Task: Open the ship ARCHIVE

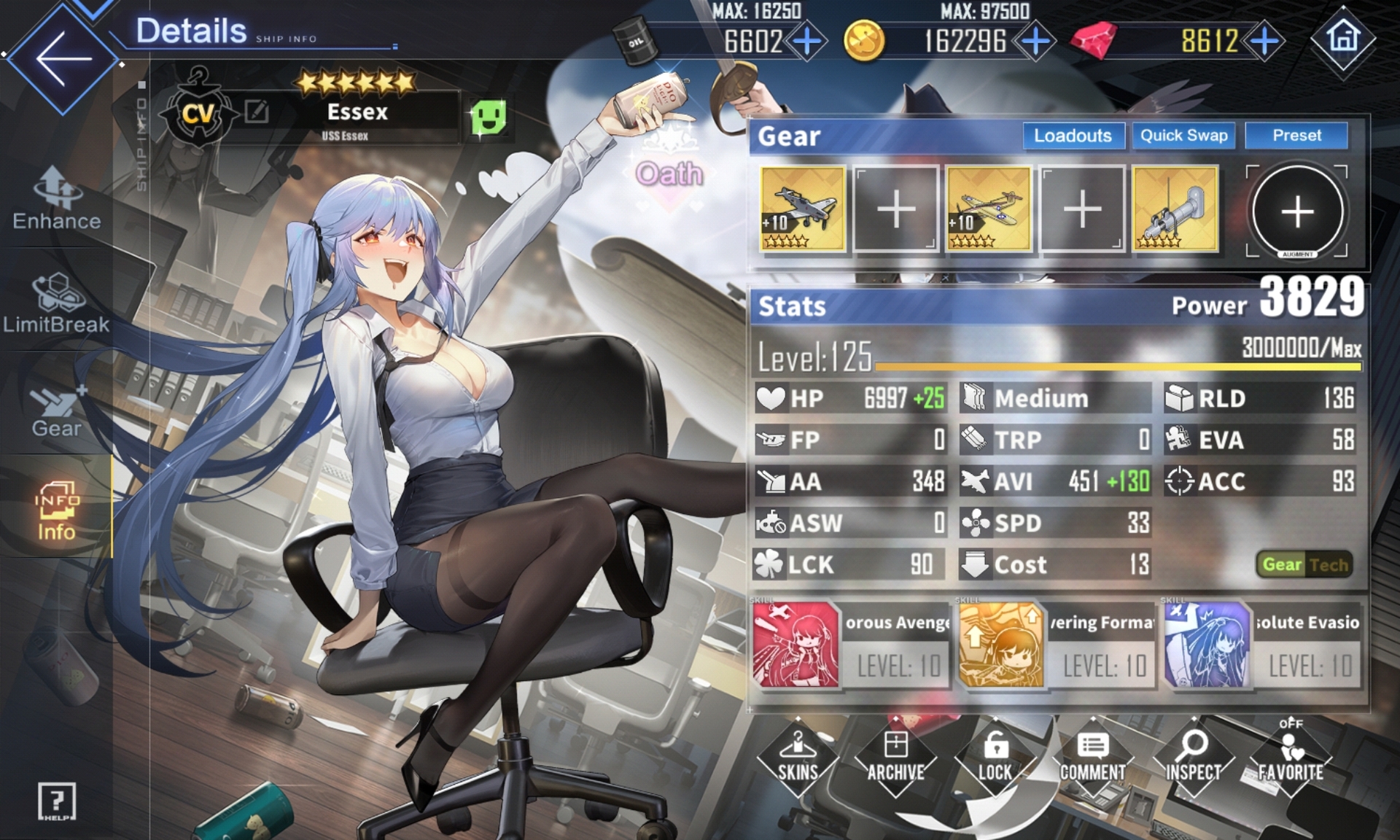Action: [x=895, y=759]
